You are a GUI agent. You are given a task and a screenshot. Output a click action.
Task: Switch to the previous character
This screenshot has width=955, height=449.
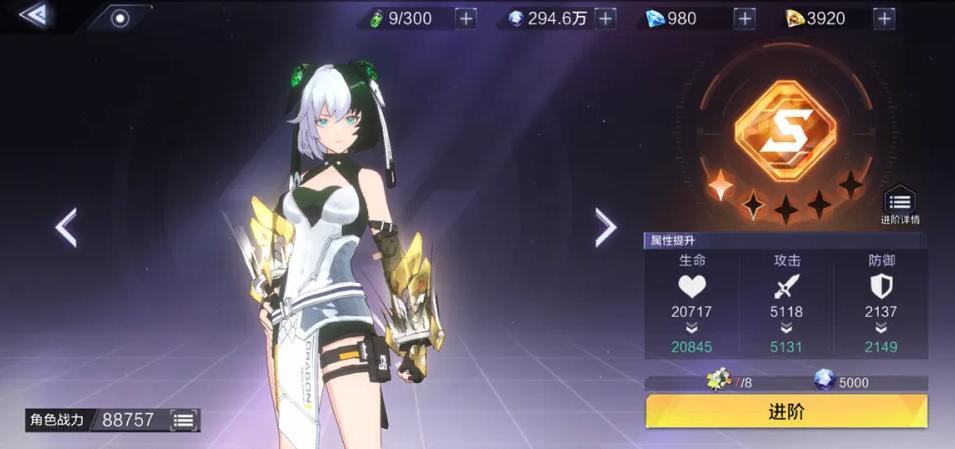tap(66, 228)
